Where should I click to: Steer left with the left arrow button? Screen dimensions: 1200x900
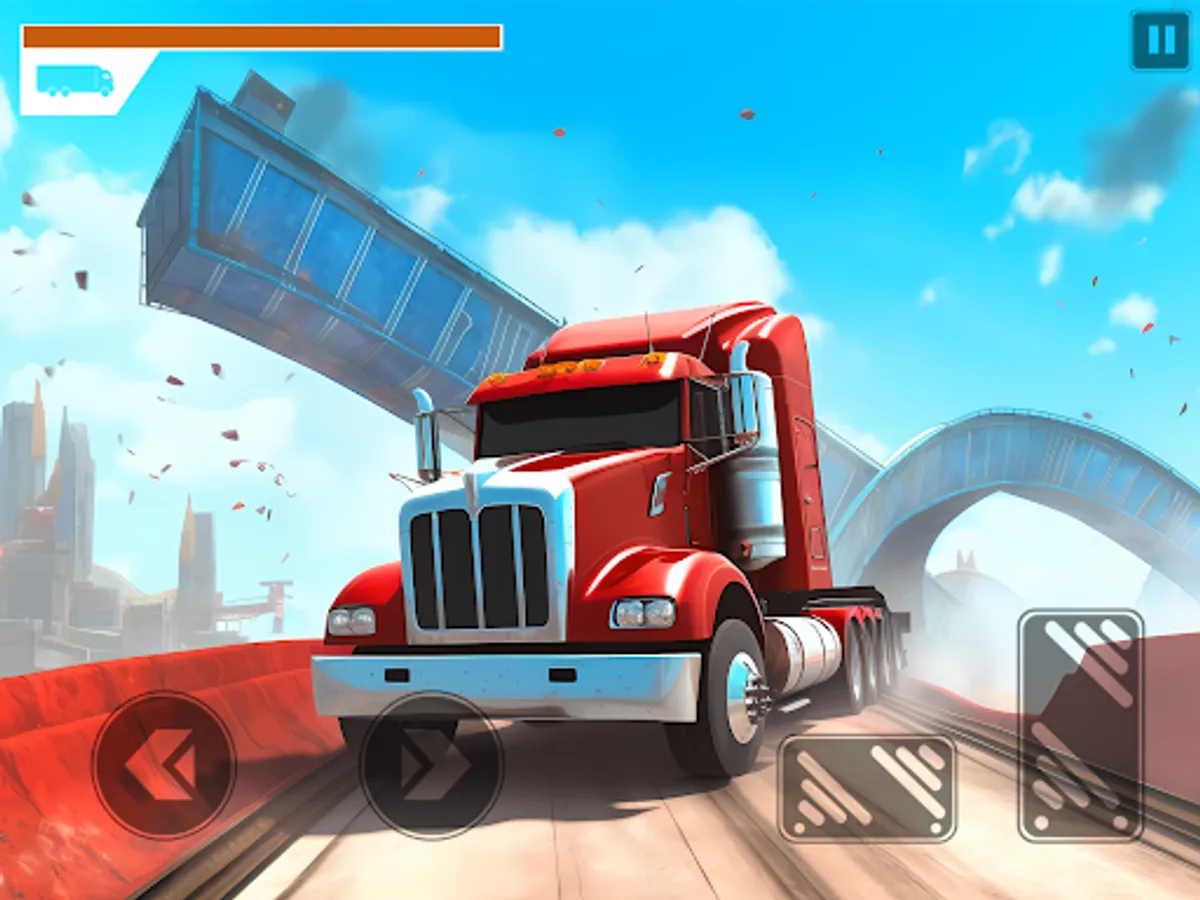point(164,765)
